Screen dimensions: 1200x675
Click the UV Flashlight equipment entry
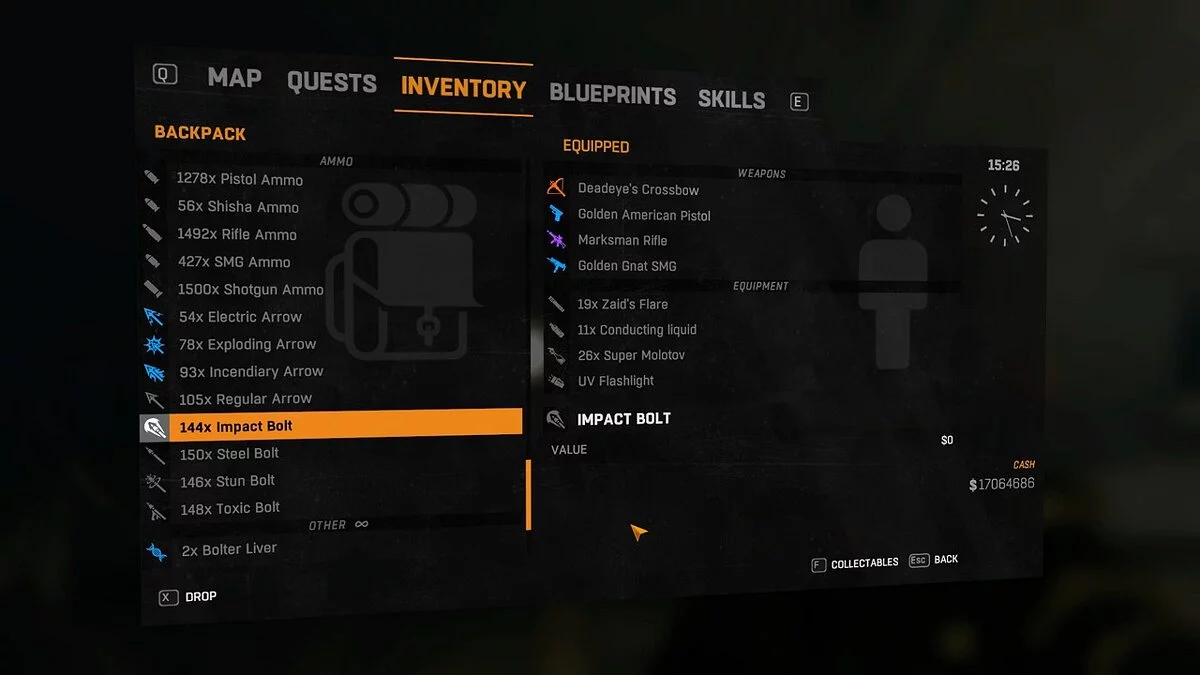pyautogui.click(x=615, y=381)
